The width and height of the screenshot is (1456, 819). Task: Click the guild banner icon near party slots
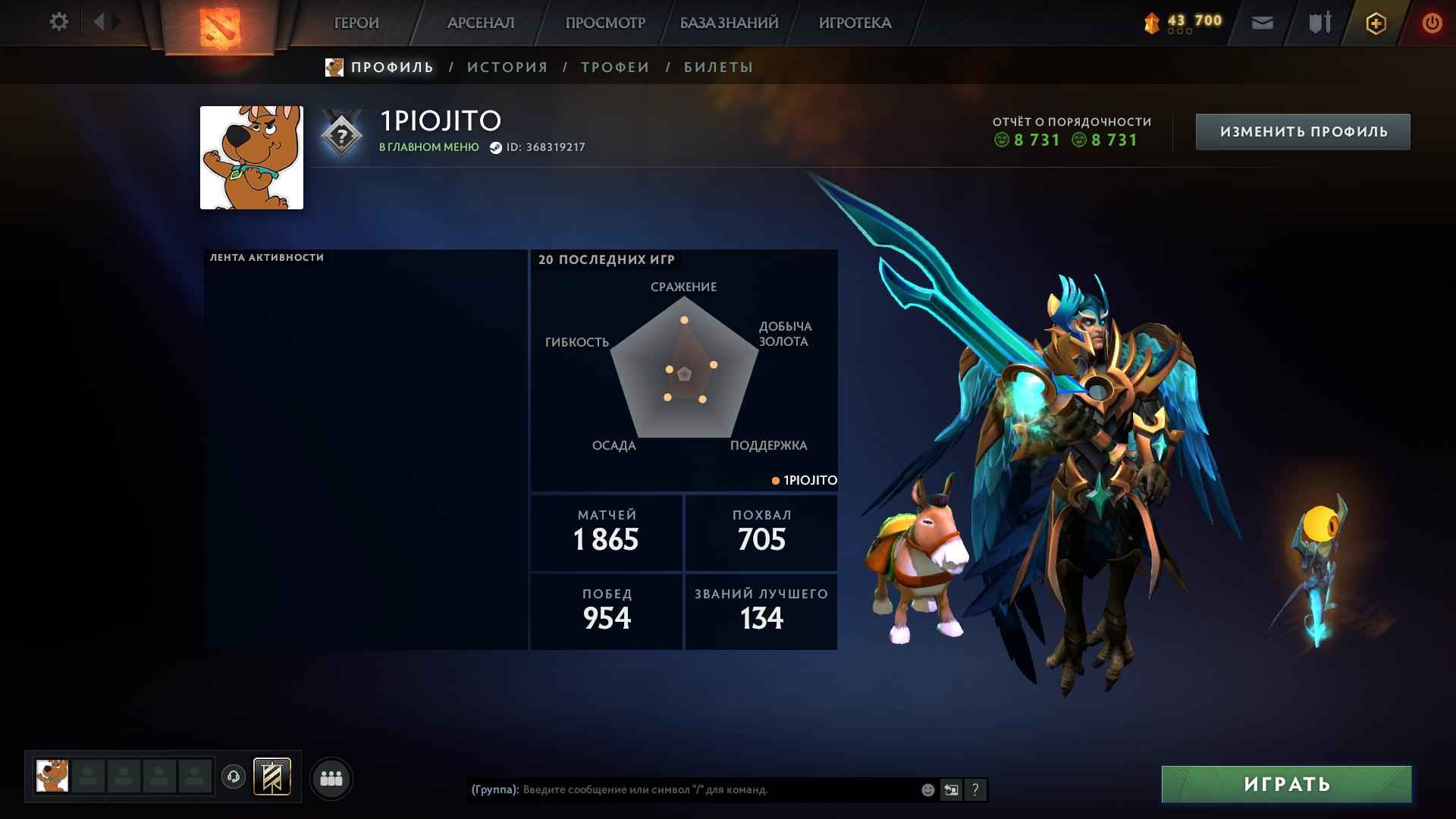pos(271,777)
